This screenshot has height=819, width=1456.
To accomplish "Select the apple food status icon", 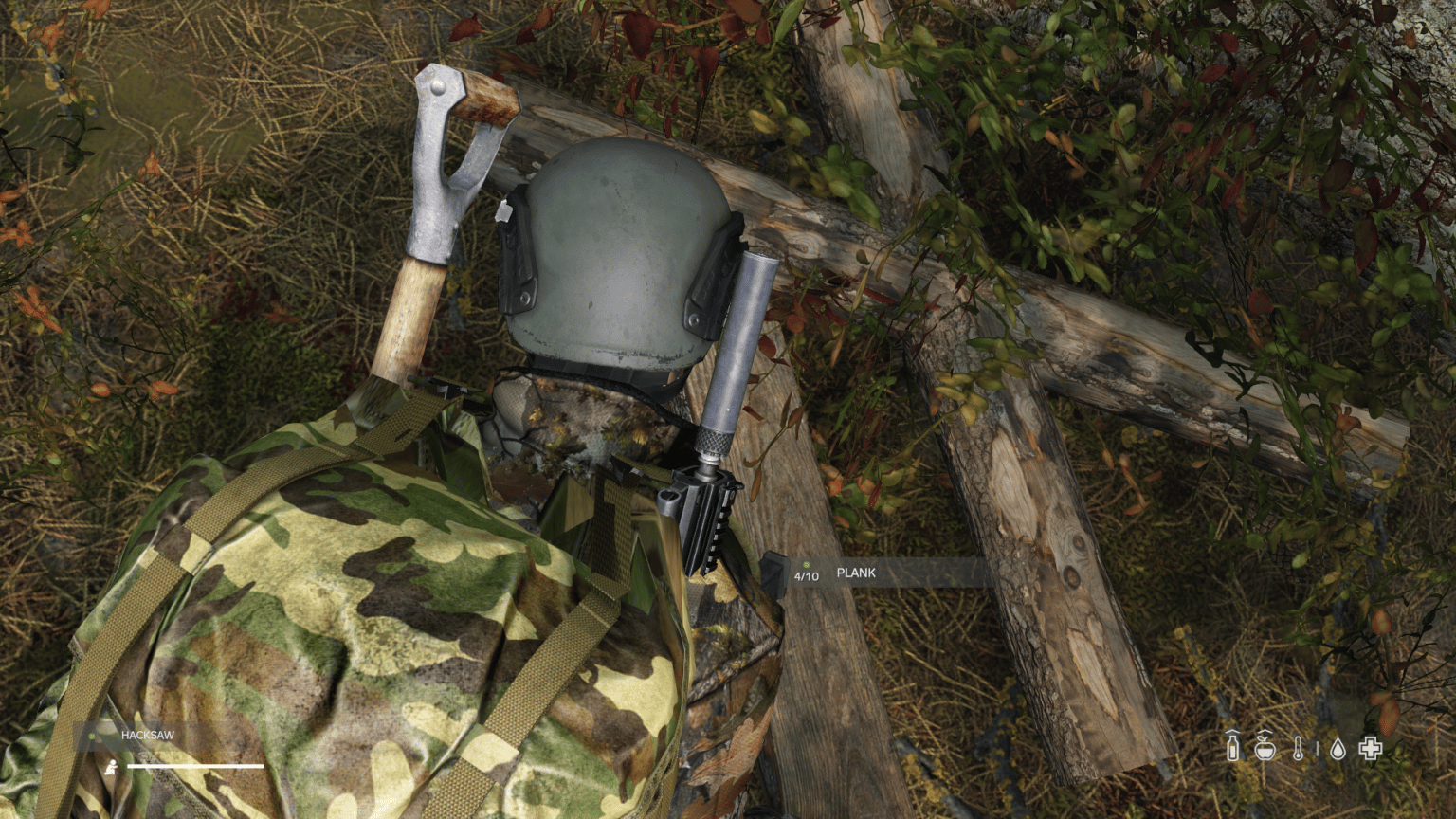I will [1265, 748].
